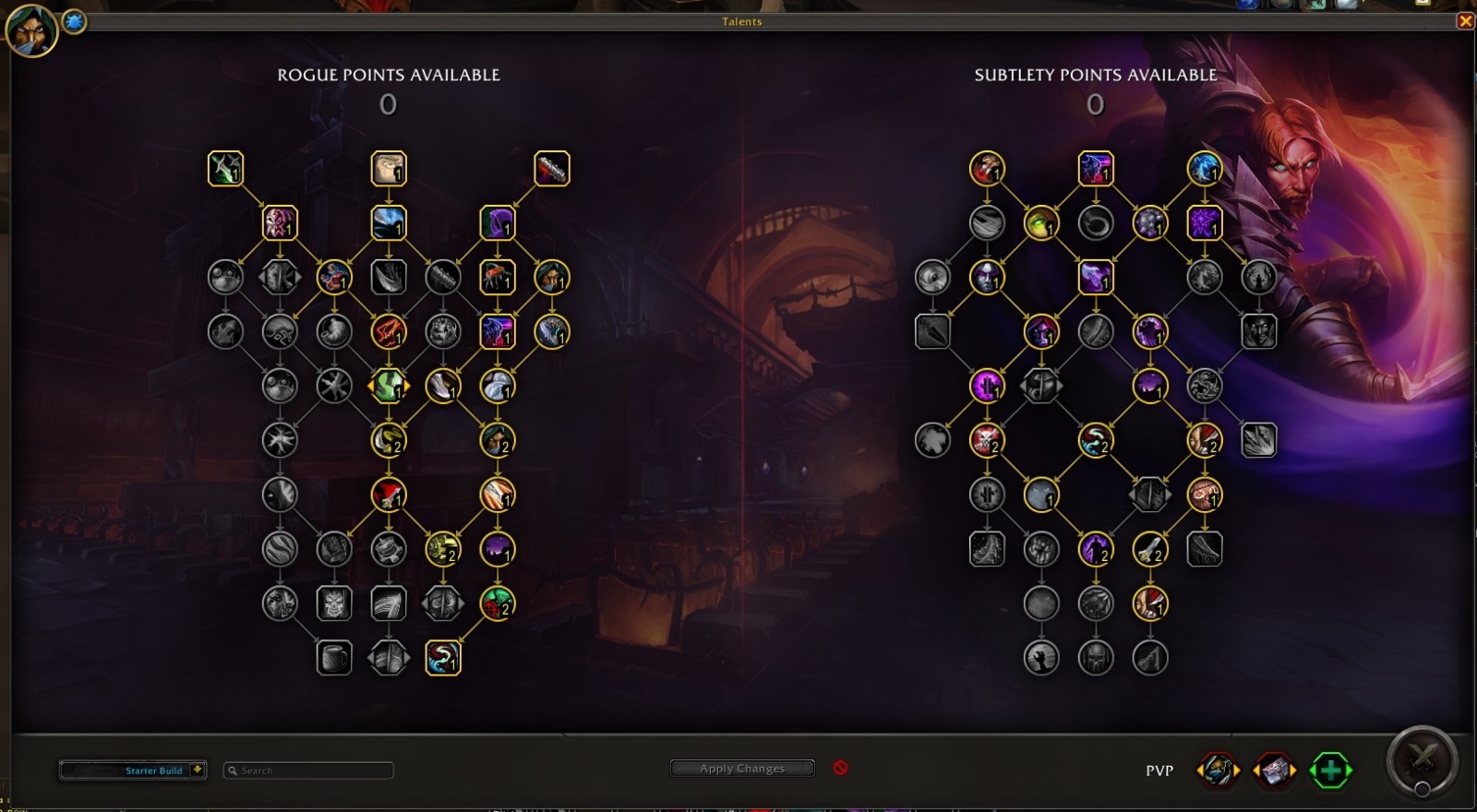
Task: Select the blue frost talent at top-right of Subtlety tree
Action: [x=1204, y=168]
